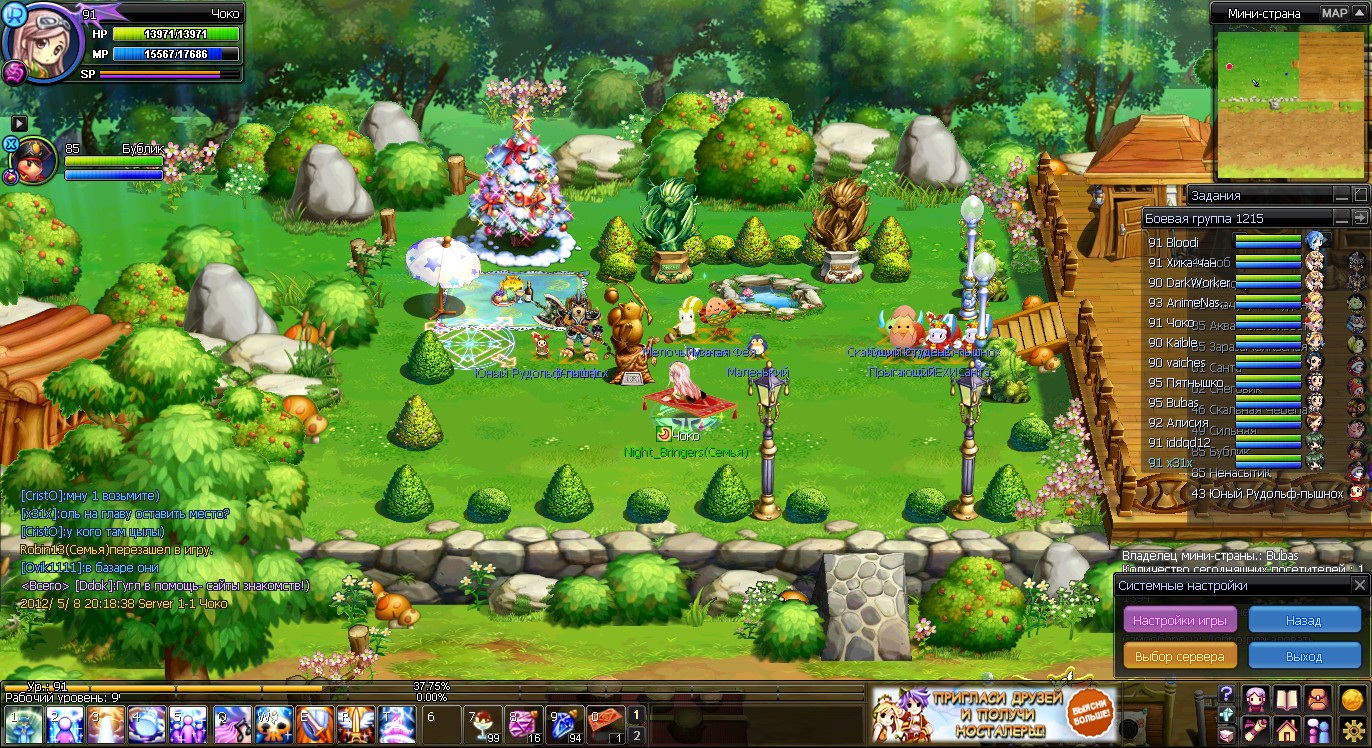This screenshot has width=1372, height=748.
Task: Open the gear system settings icon
Action: pyautogui.click(x=1353, y=729)
